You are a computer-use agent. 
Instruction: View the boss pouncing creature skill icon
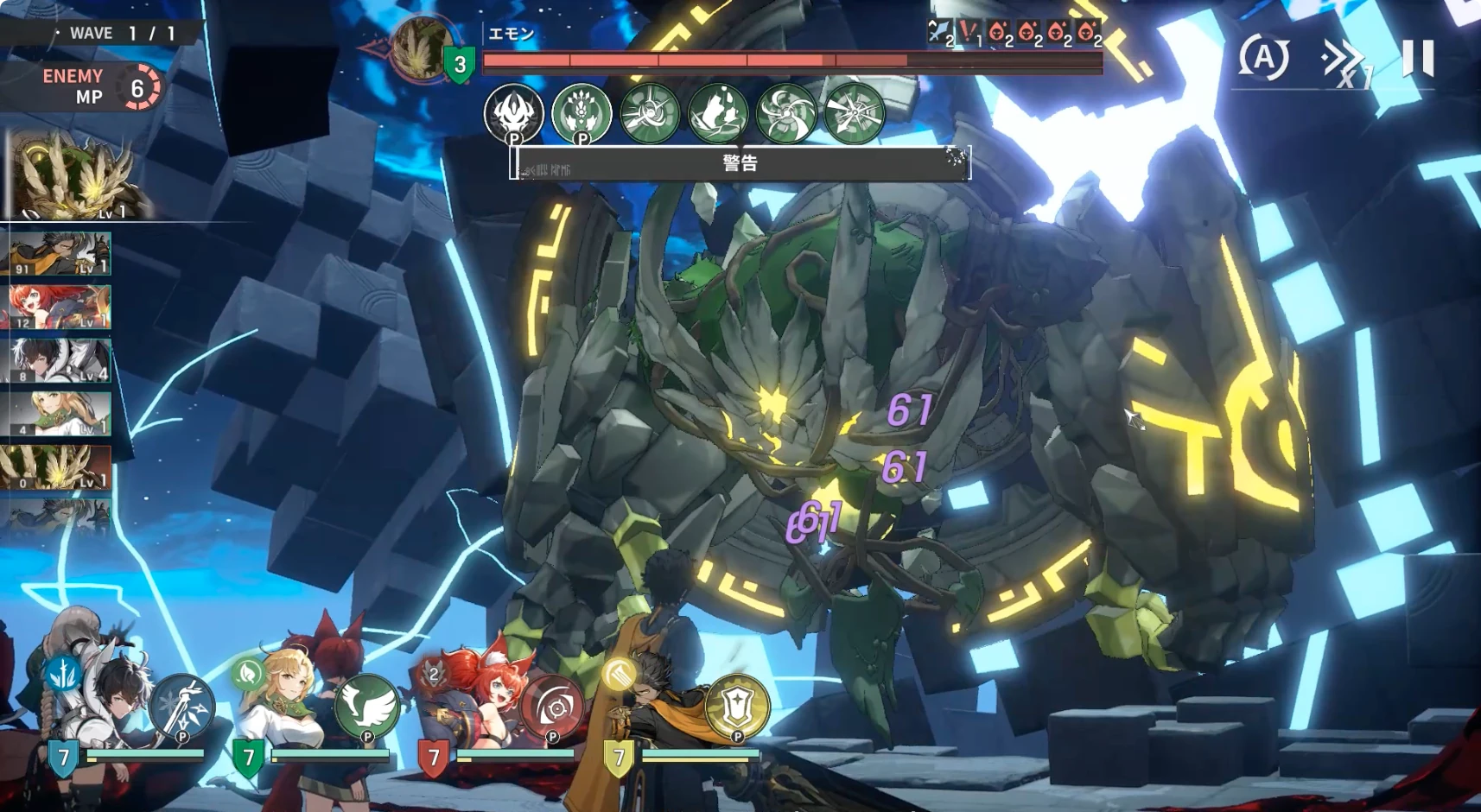(717, 113)
